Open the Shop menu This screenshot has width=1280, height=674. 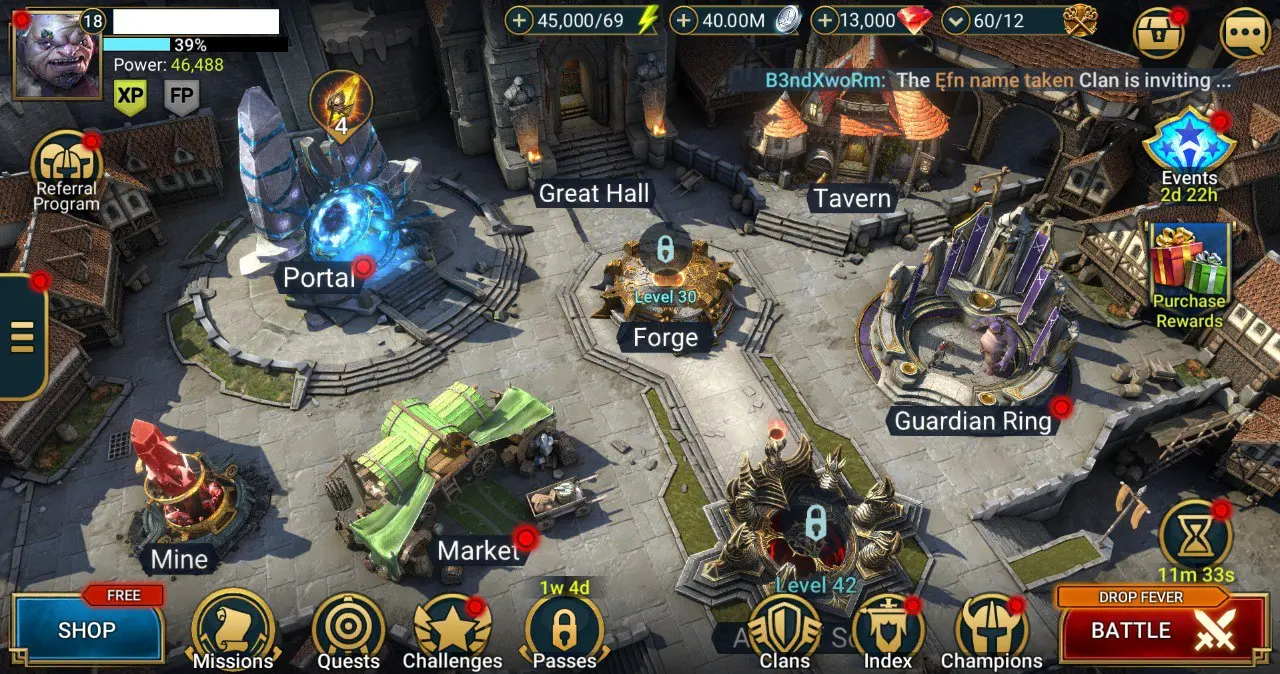87,630
